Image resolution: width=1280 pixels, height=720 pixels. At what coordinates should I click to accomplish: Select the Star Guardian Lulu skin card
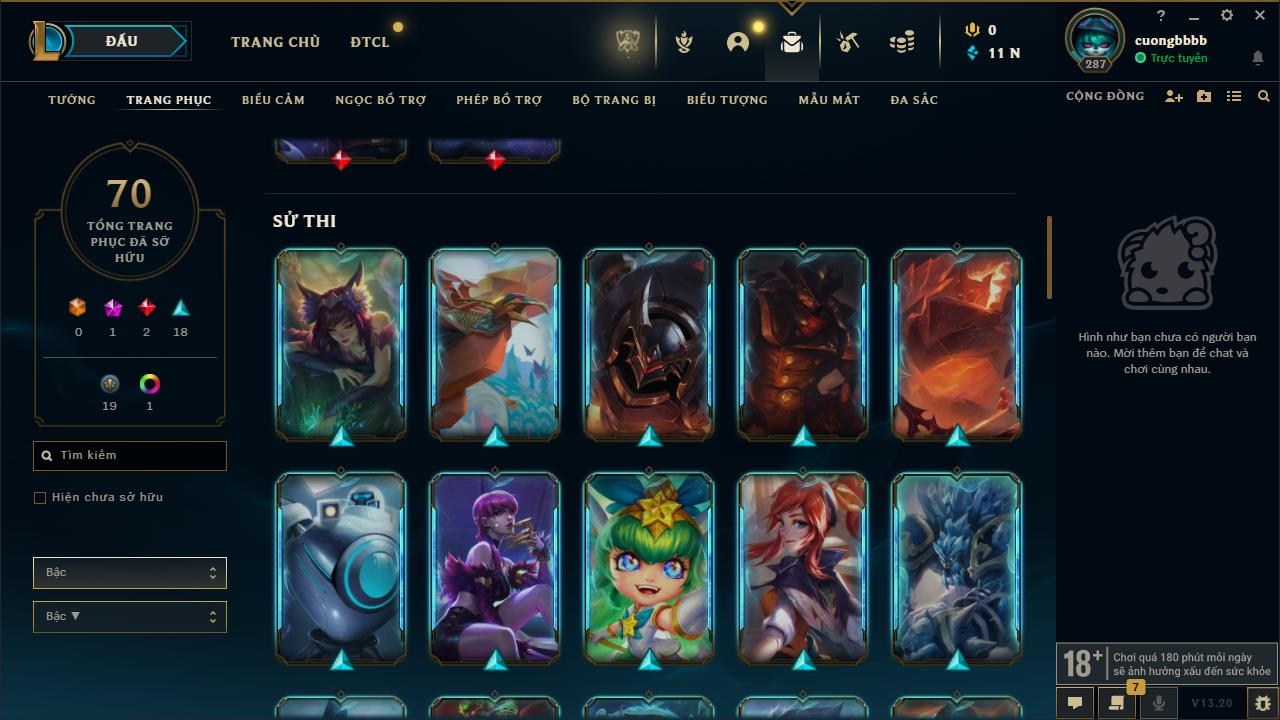pos(648,569)
